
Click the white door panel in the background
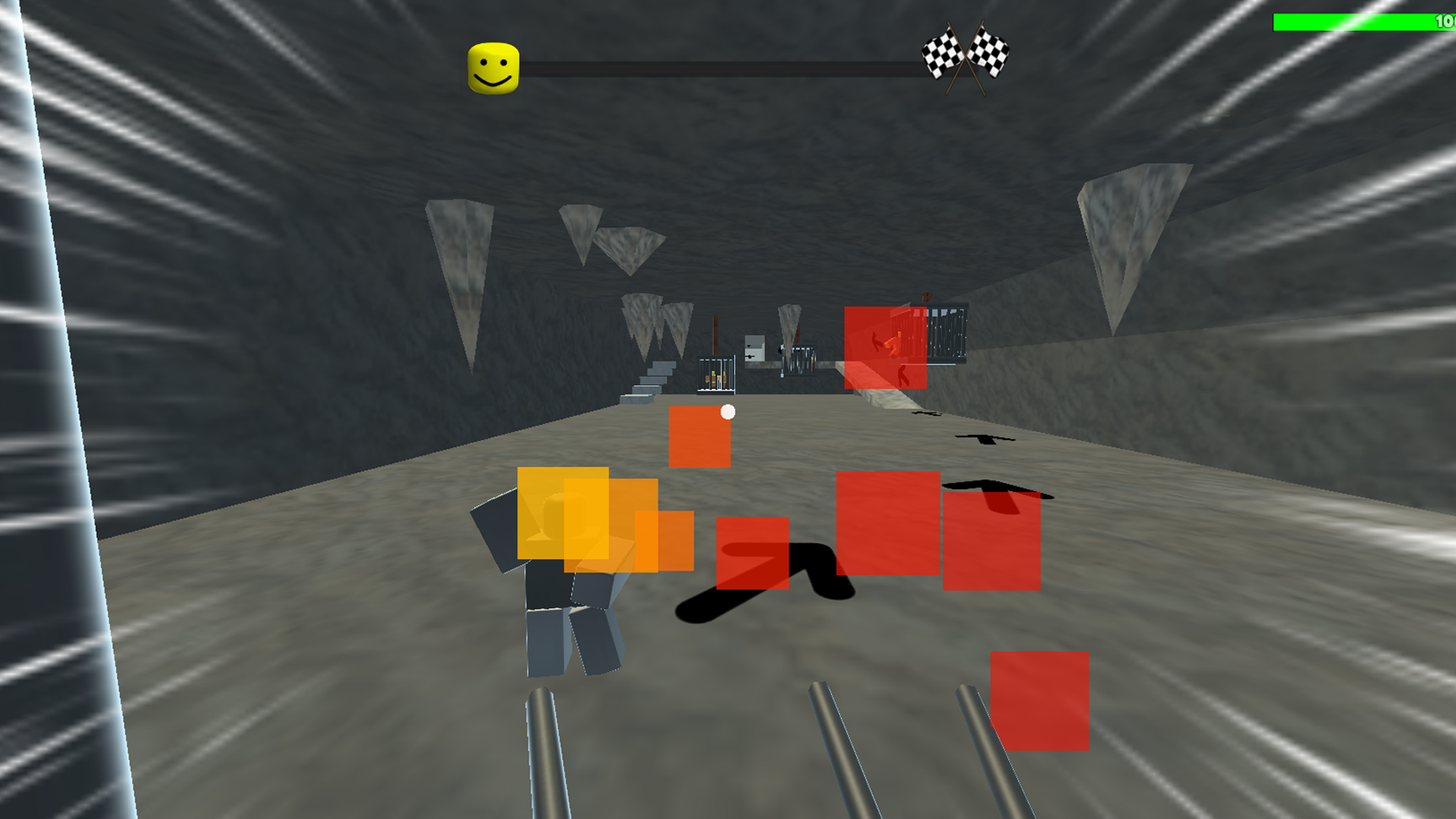click(755, 349)
